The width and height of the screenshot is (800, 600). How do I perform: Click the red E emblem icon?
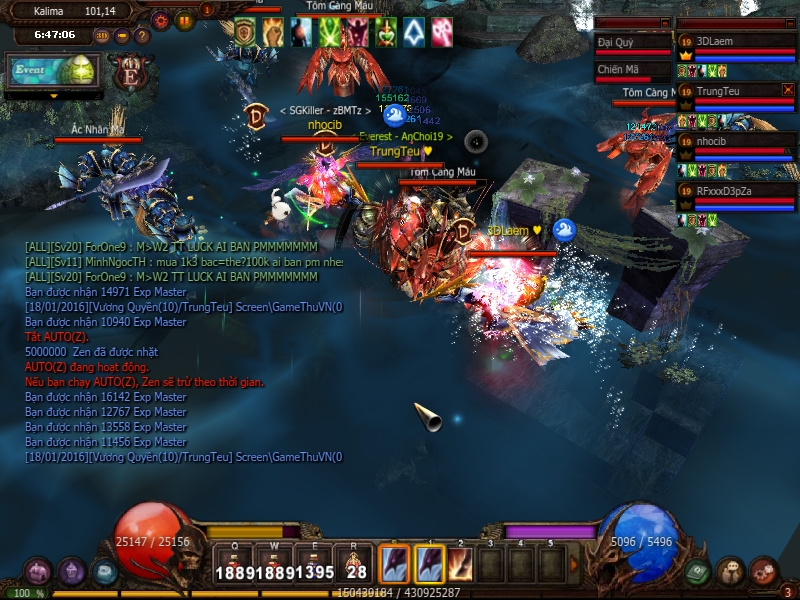click(130, 73)
